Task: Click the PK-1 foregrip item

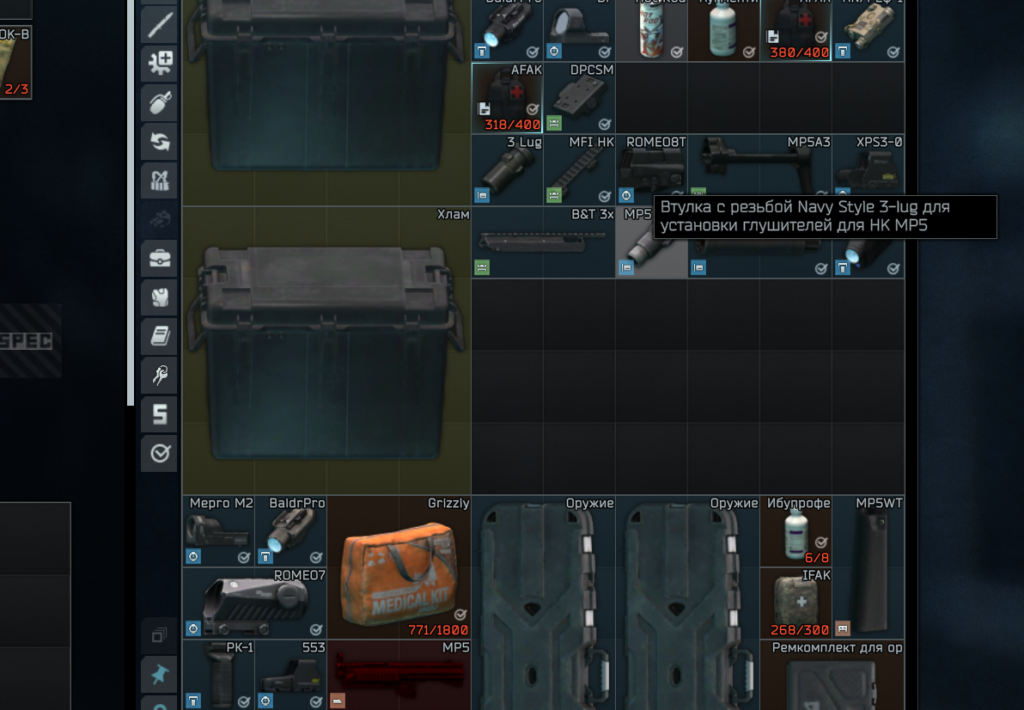Action: [x=218, y=675]
